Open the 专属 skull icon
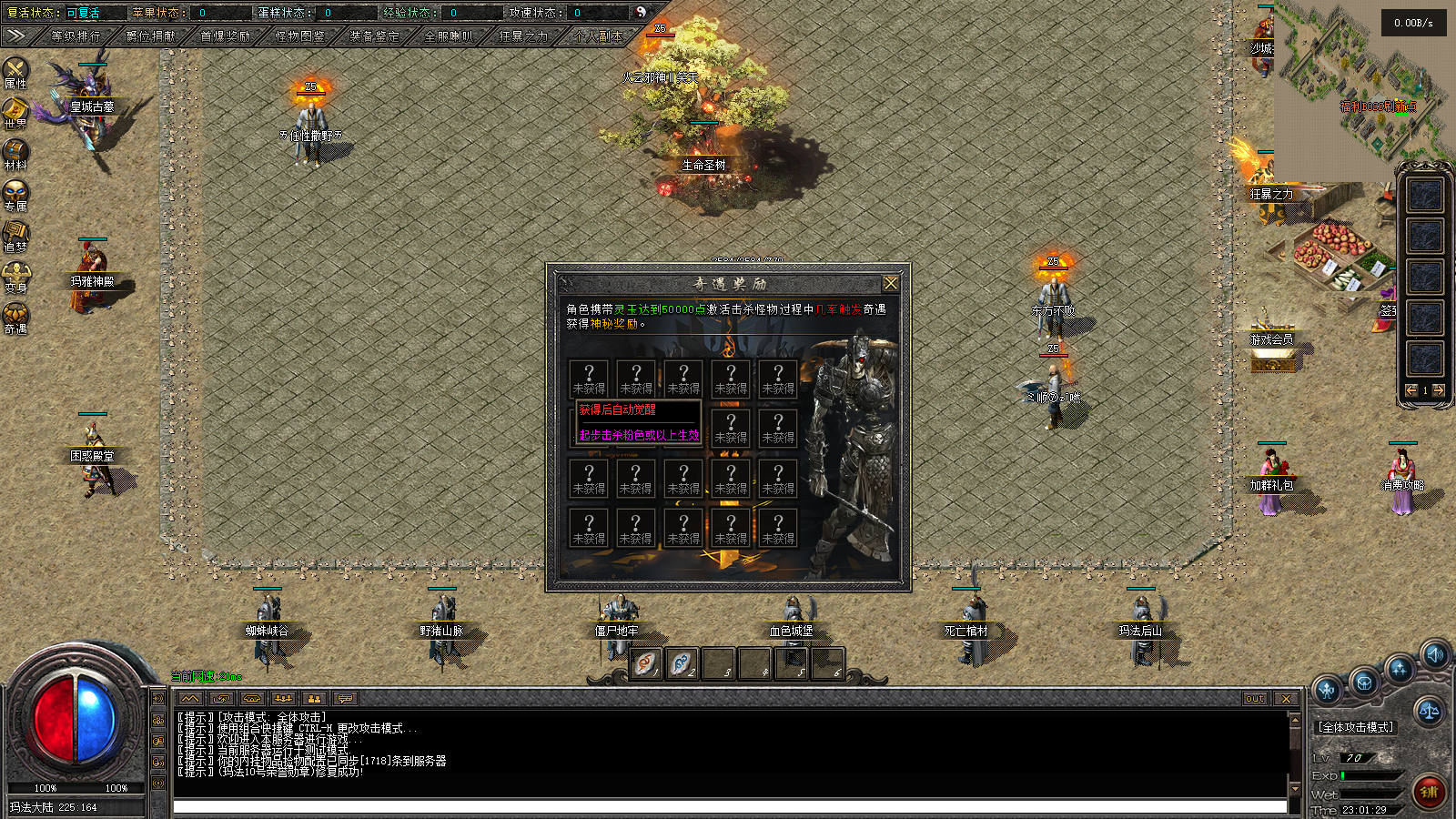This screenshot has width=1456, height=819. pos(15,195)
